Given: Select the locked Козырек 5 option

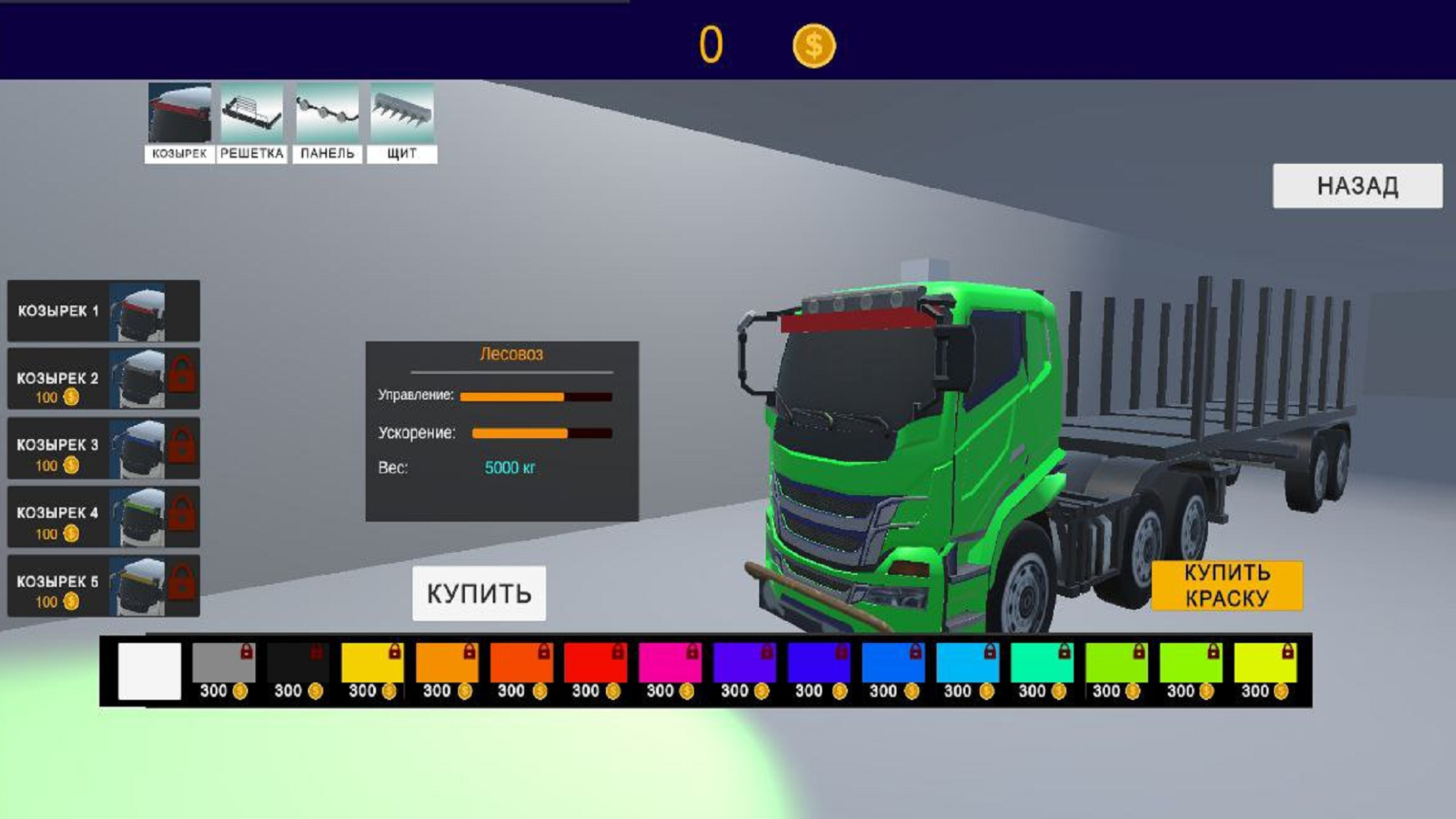Looking at the screenshot, I should (x=102, y=584).
